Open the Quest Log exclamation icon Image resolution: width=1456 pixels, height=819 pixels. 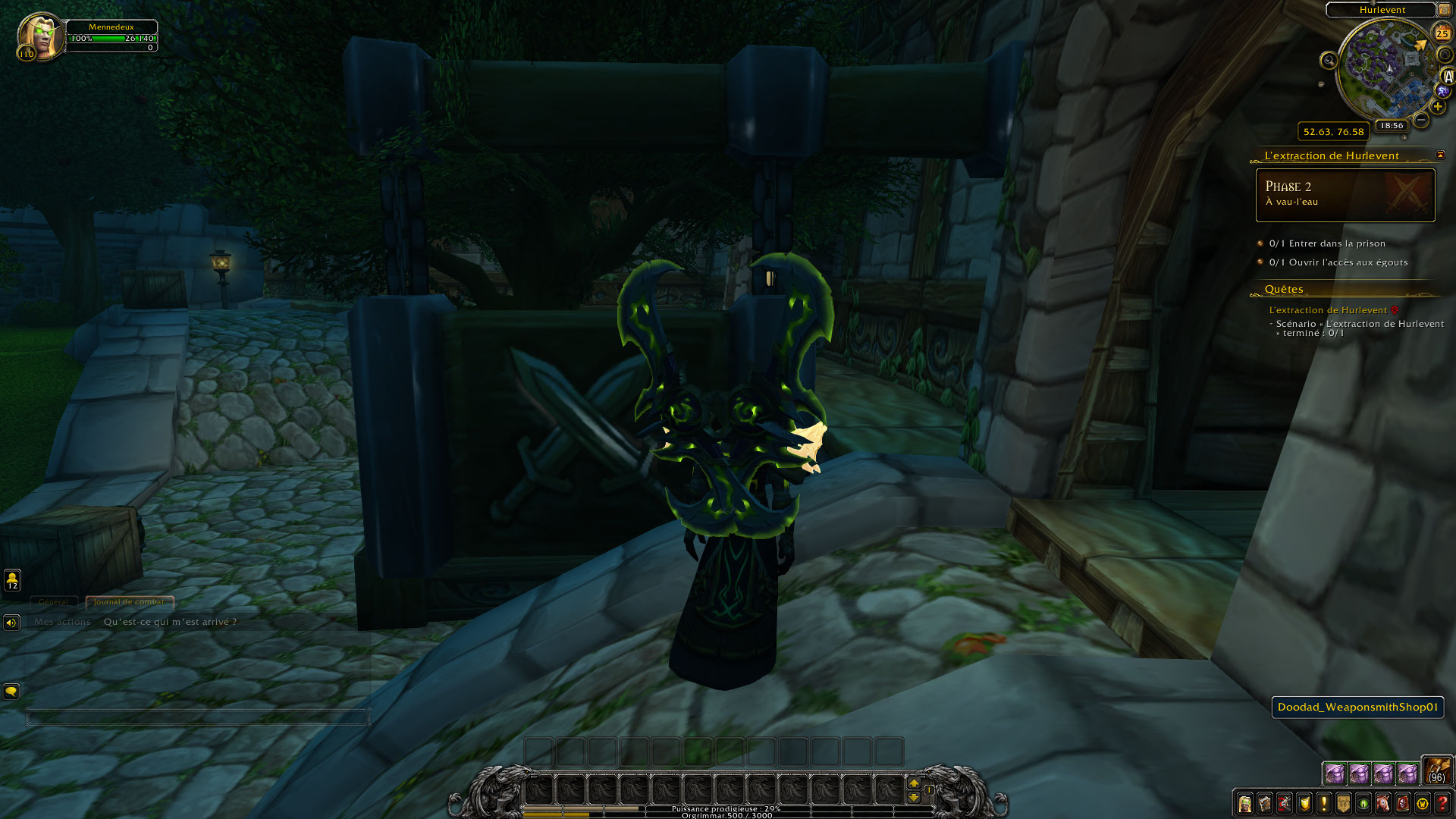point(1323,803)
